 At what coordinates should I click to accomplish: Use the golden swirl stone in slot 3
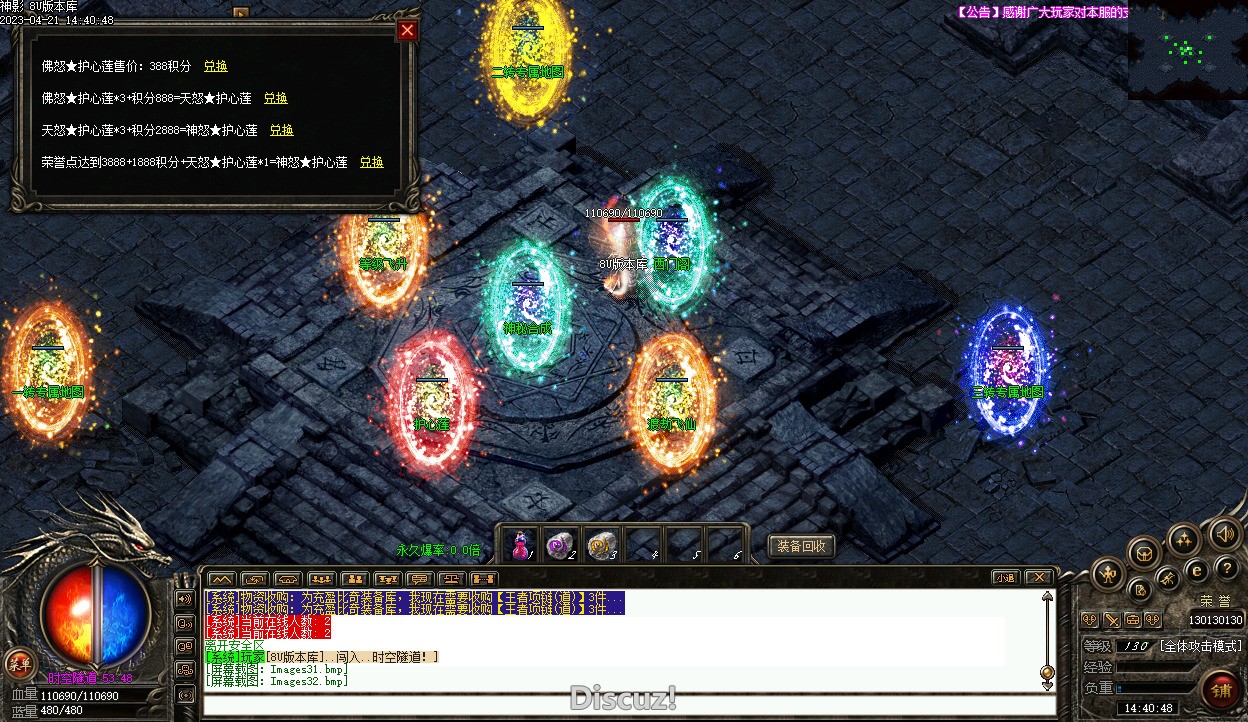point(600,545)
